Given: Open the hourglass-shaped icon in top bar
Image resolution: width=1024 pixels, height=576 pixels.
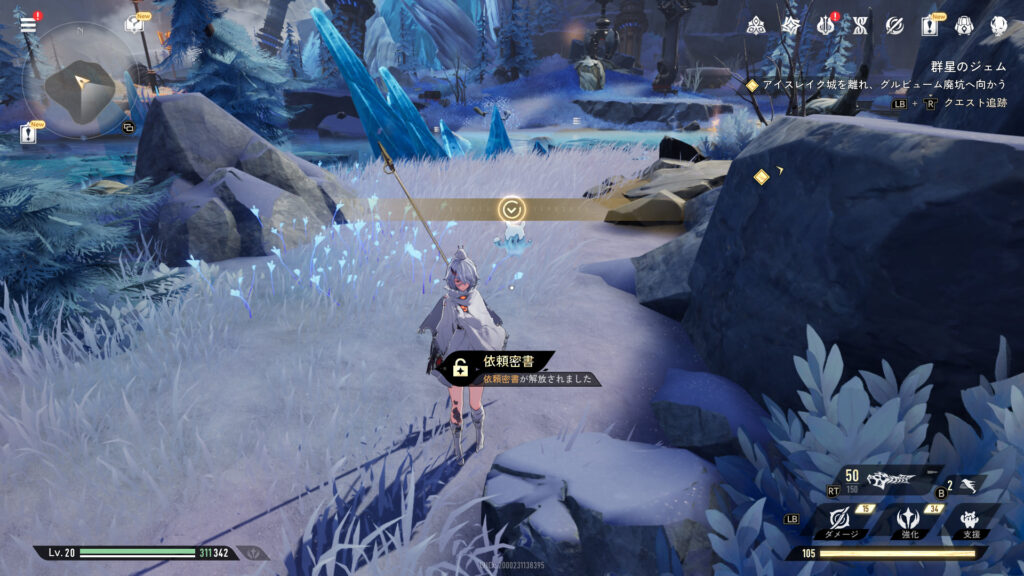Looking at the screenshot, I should pyautogui.click(x=860, y=25).
